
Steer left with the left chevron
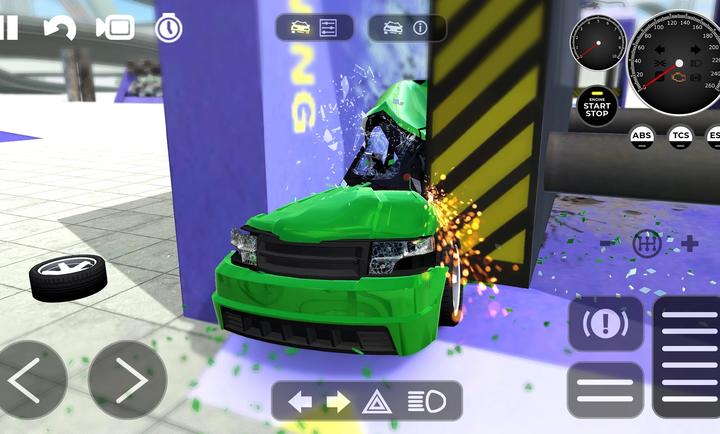(x=28, y=380)
